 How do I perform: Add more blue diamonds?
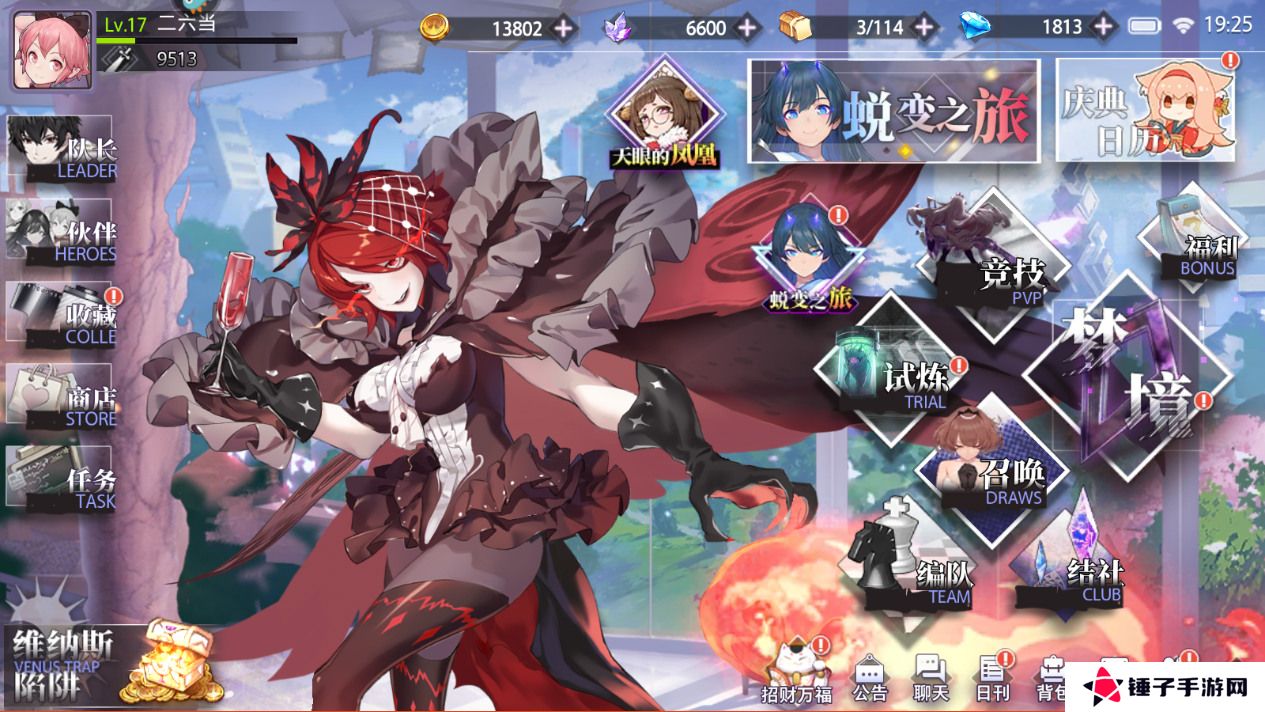(x=1105, y=28)
